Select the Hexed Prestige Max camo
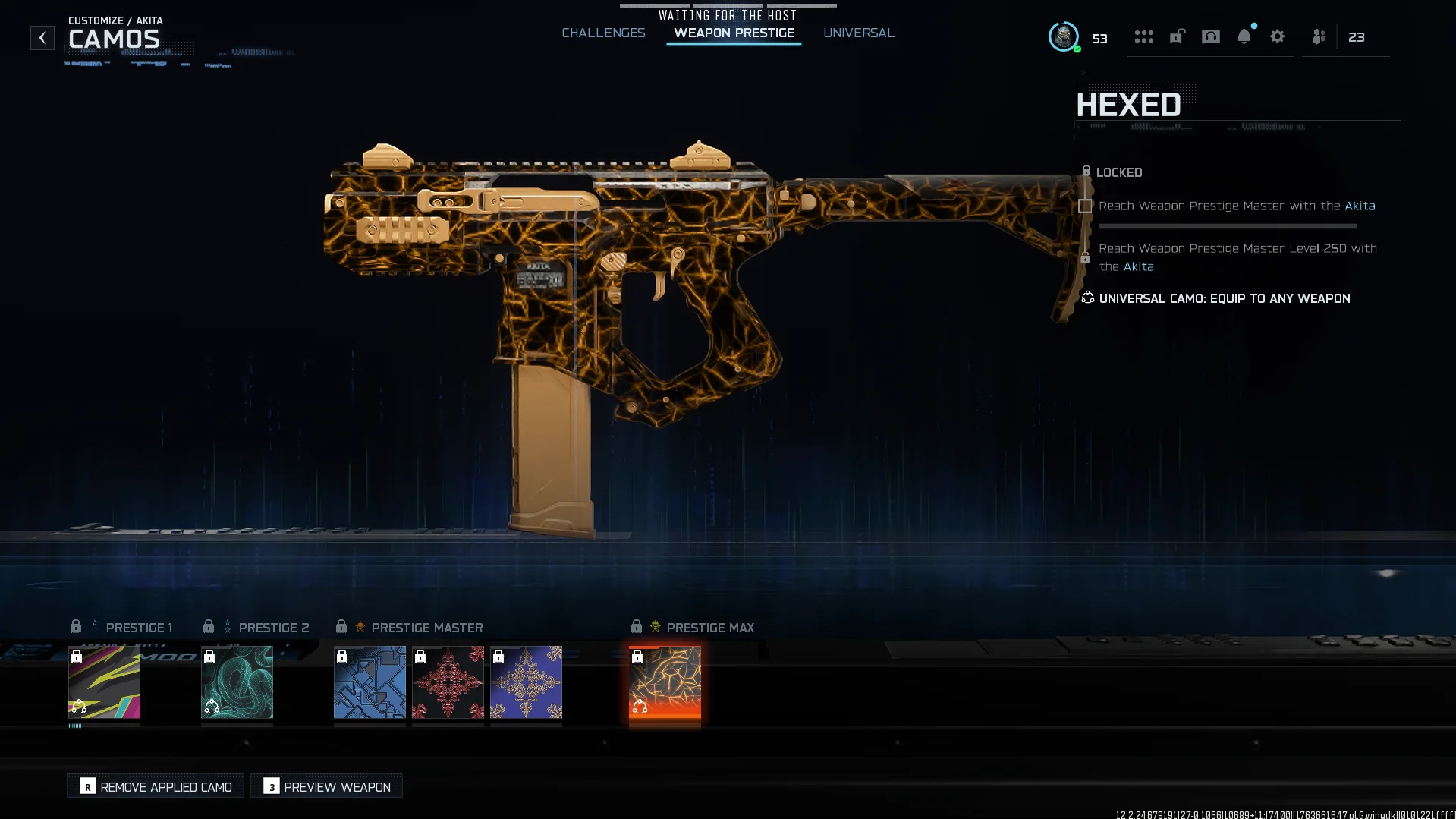This screenshot has width=1456, height=819. click(x=665, y=682)
